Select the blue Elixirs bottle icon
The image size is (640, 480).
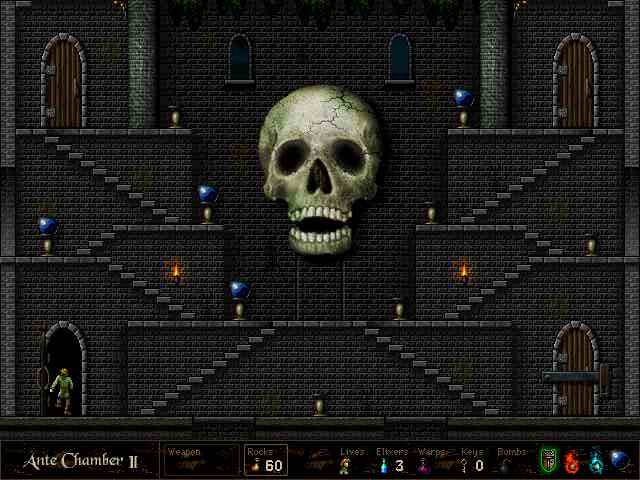(x=385, y=465)
